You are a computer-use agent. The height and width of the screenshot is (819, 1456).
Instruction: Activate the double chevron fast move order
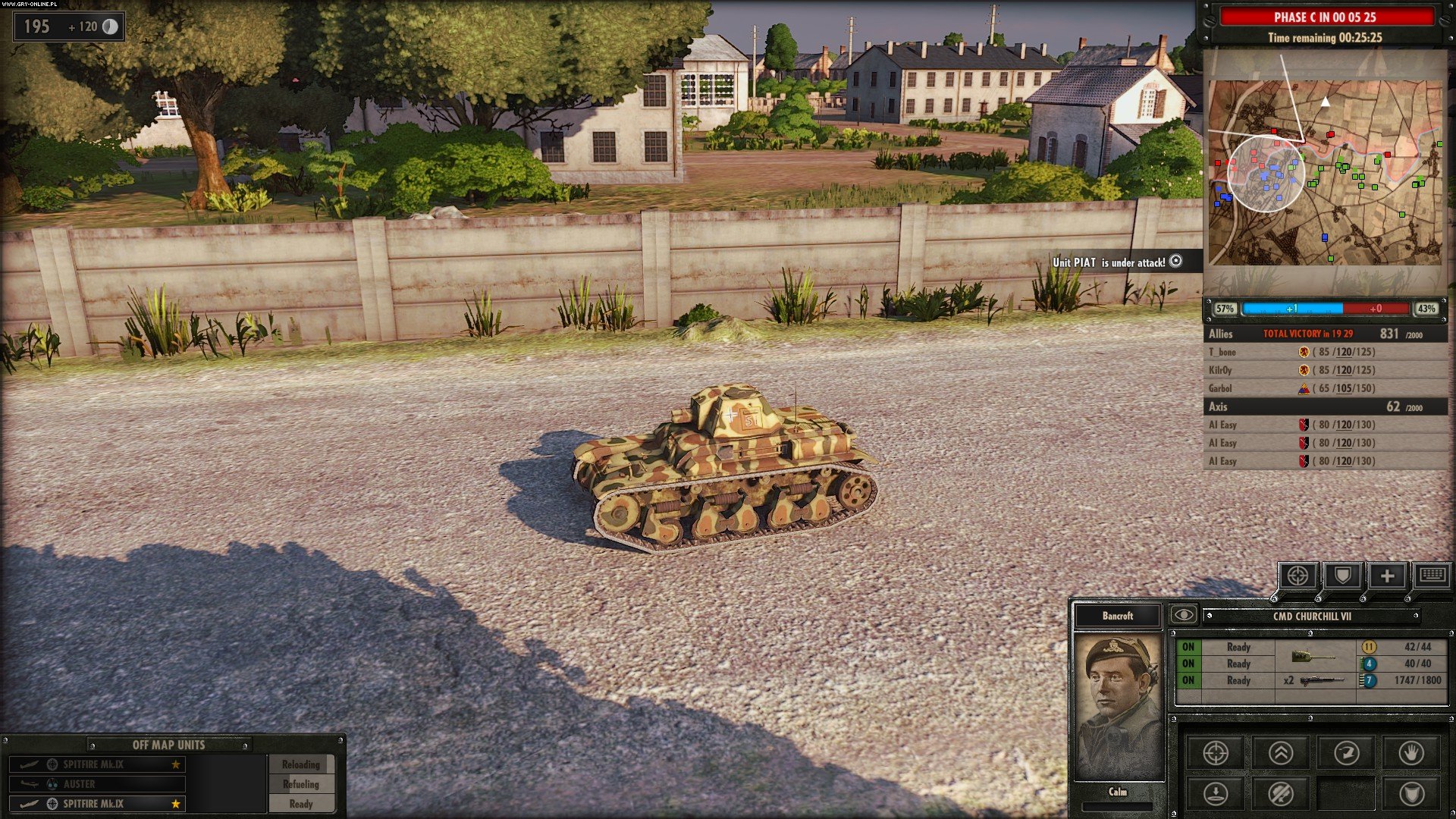1281,753
